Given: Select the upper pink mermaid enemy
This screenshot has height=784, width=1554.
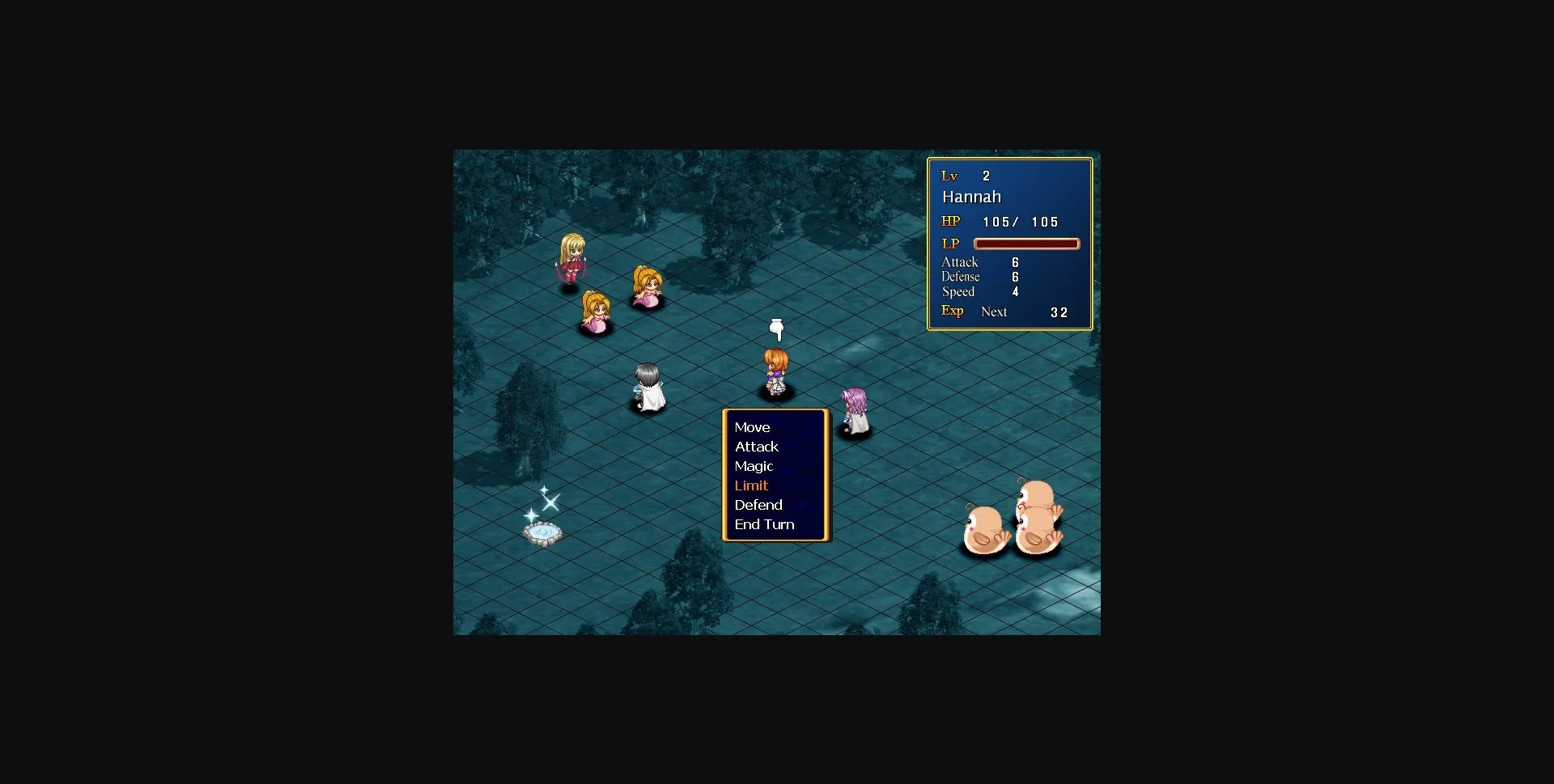Looking at the screenshot, I should (x=647, y=287).
